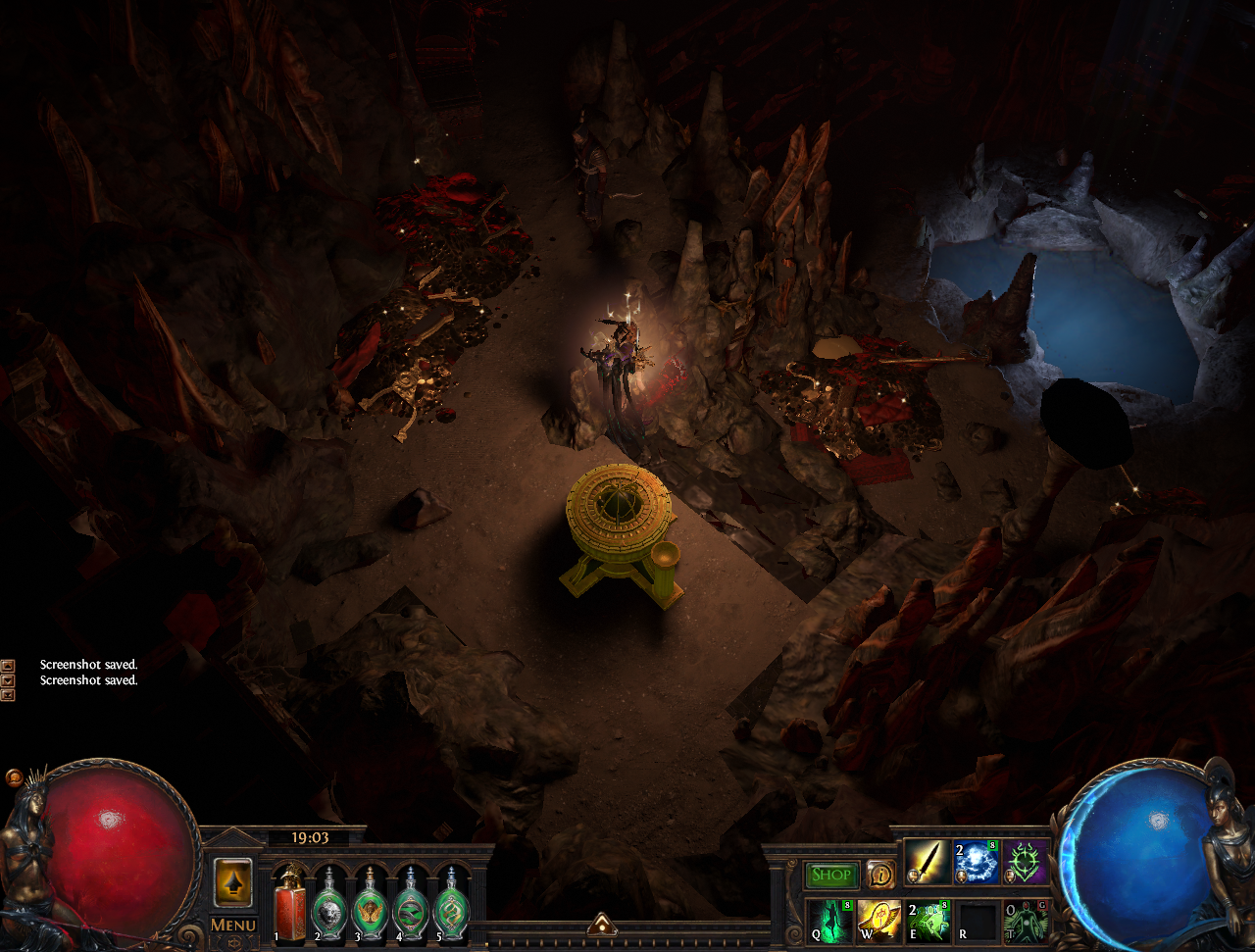This screenshot has height=952, width=1255.
Task: Use the green flask in slot 4
Action: coord(411,904)
